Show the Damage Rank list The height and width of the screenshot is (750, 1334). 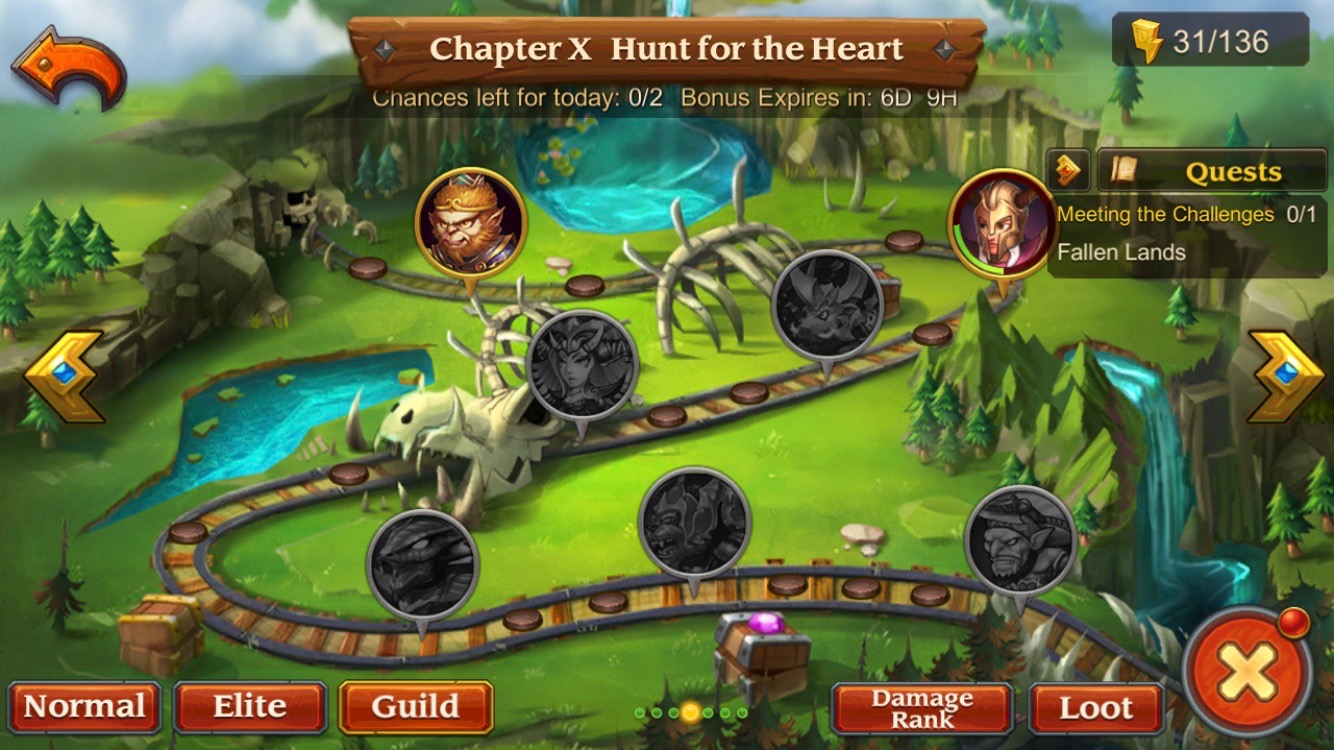click(922, 708)
